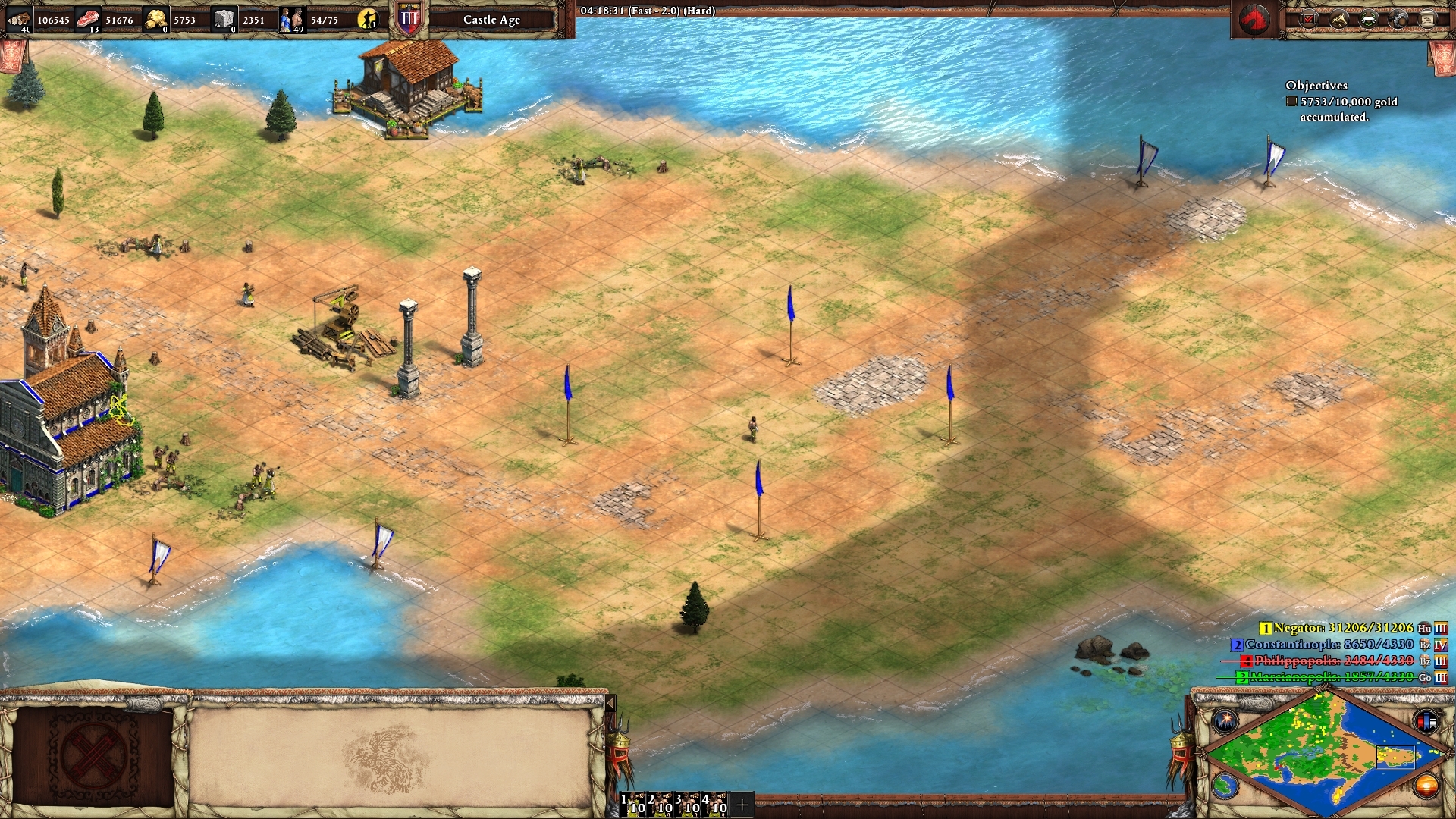Toggle the gold accumulated objective checkbox
The width and height of the screenshot is (1456, 819).
tap(1291, 102)
